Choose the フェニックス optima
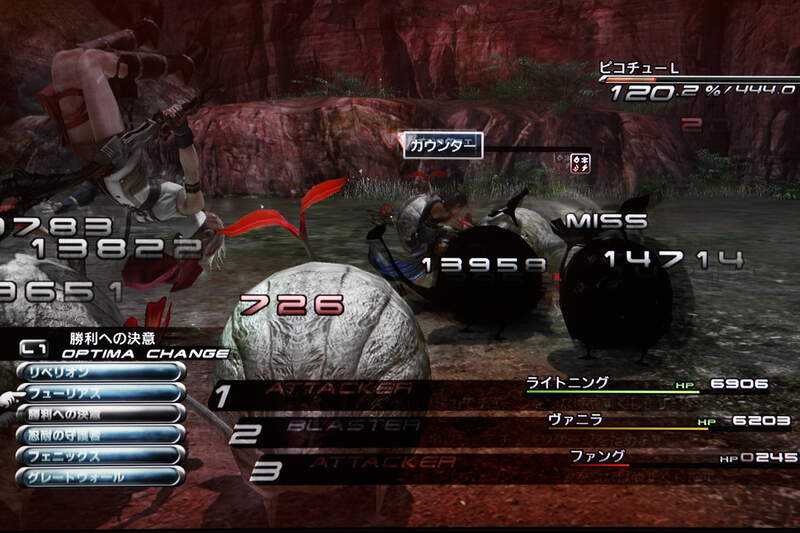Screen dimensions: 800x533 100,455
